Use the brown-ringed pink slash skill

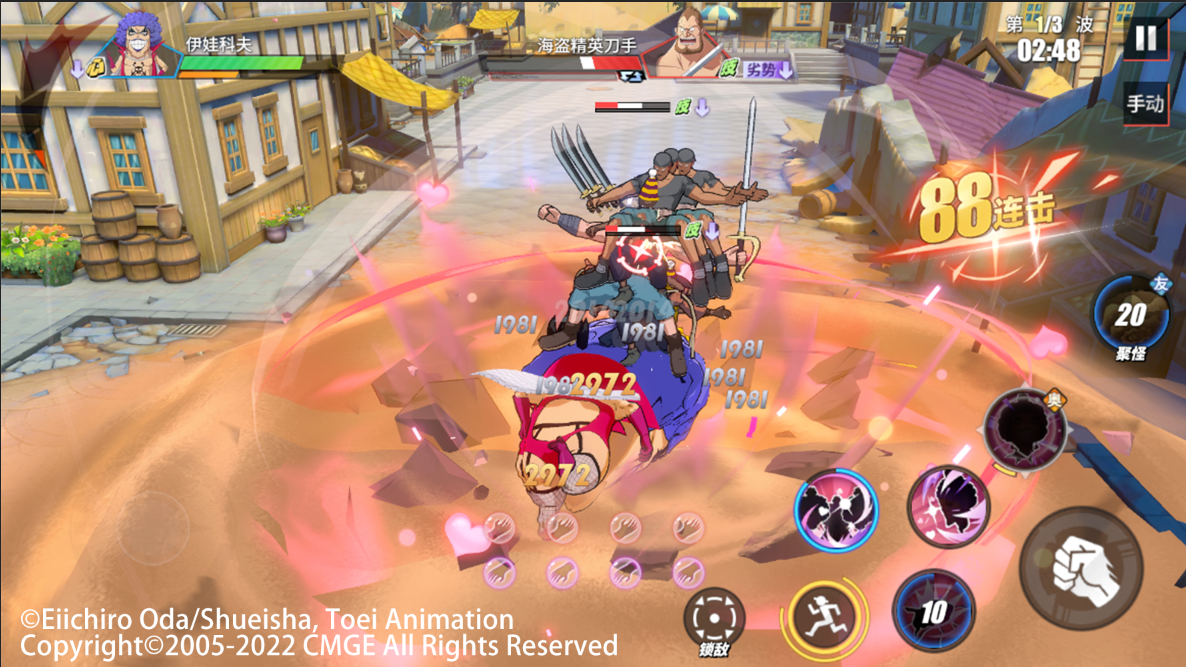point(947,506)
